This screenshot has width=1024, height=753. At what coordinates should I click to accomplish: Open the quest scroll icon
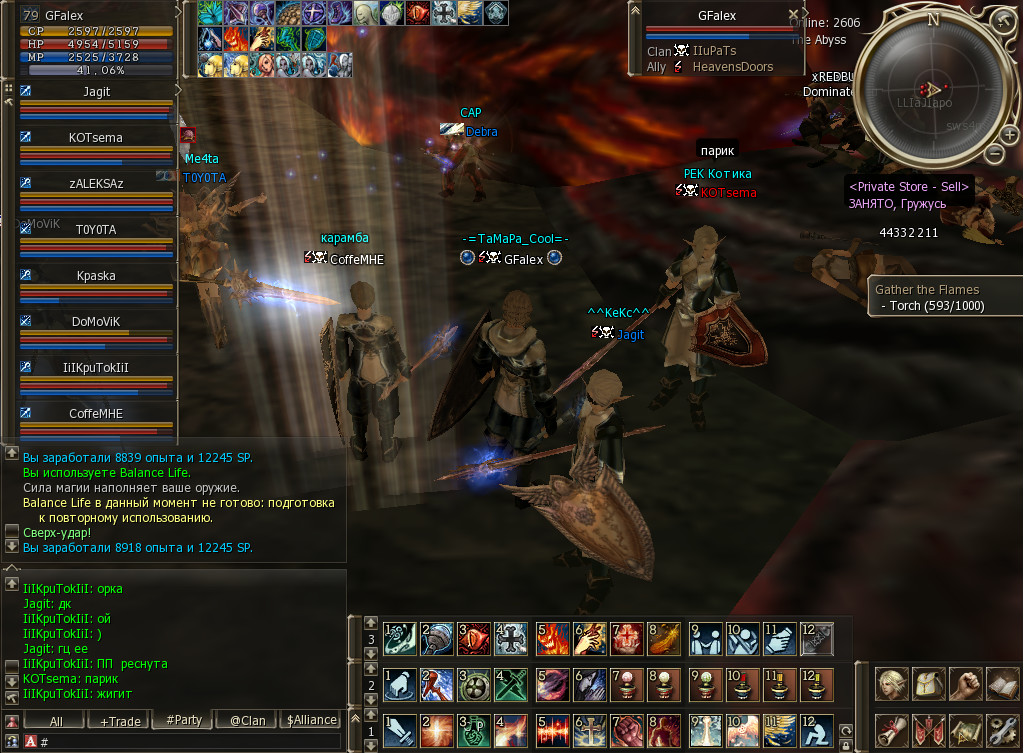click(892, 731)
